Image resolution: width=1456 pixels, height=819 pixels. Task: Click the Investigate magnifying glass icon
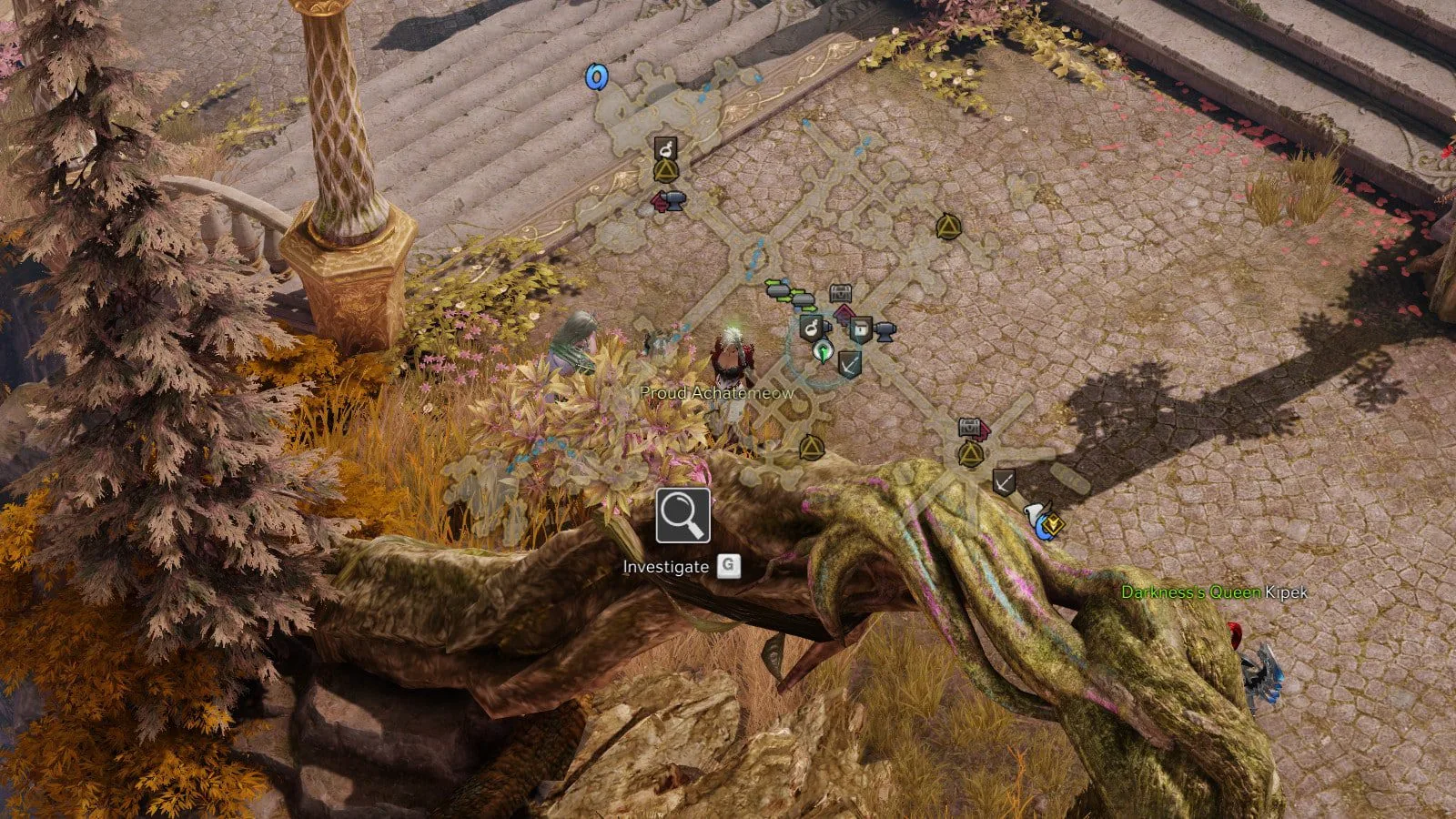[682, 515]
